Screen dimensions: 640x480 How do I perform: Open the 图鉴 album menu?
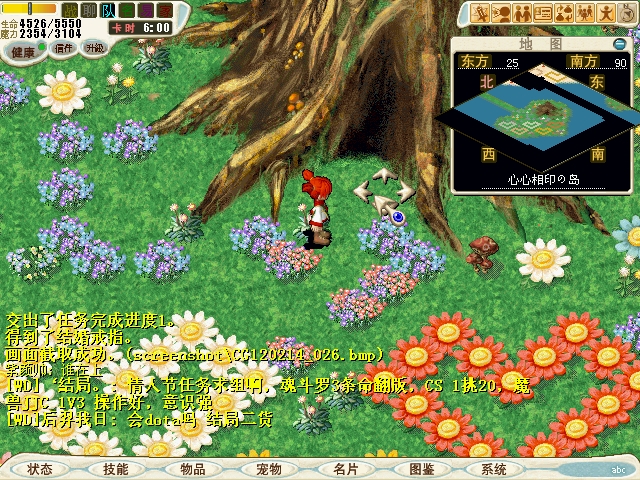pos(422,468)
